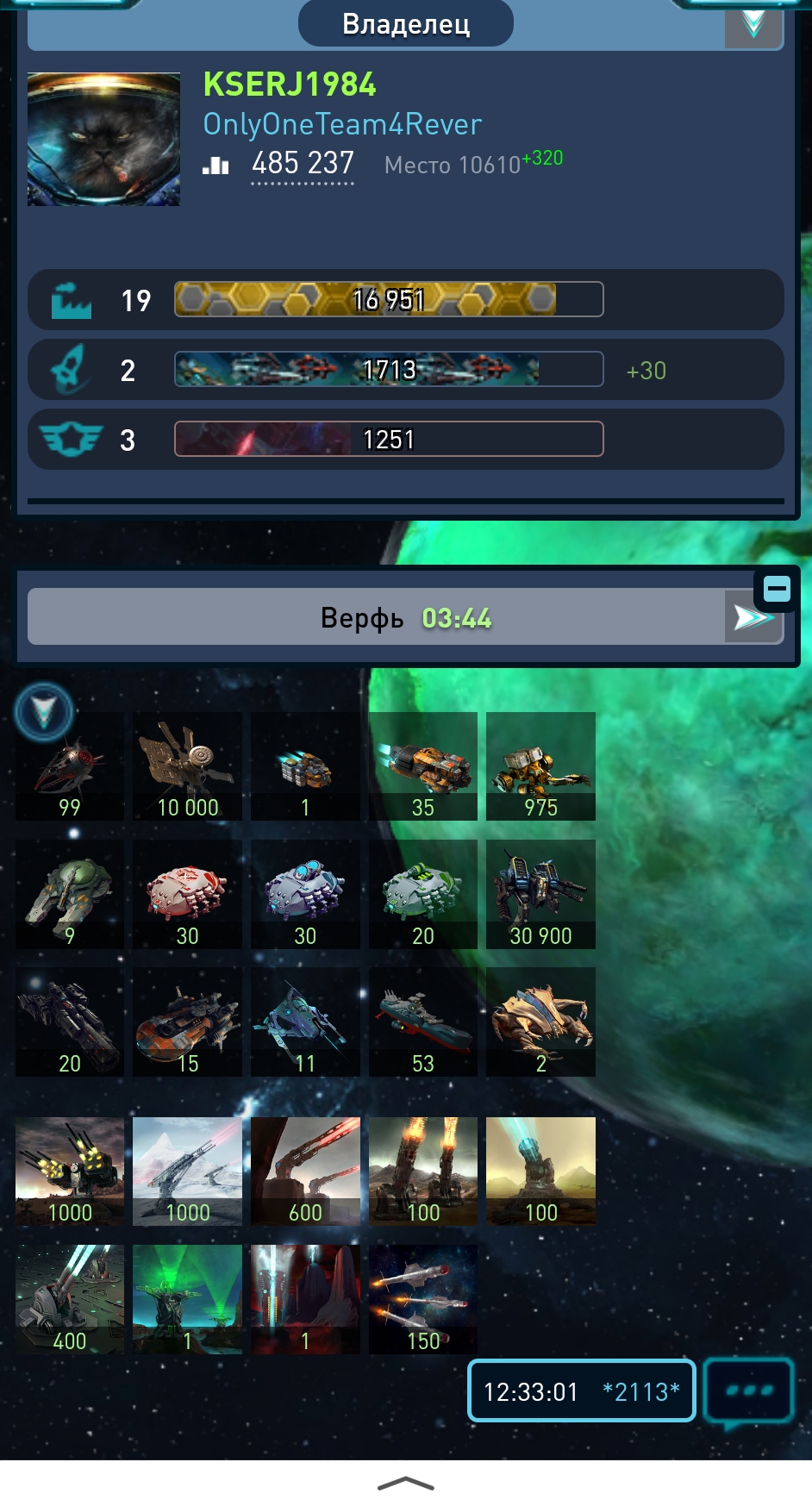Open the chat bubble button
The width and height of the screenshot is (812, 1506).
[x=748, y=1390]
